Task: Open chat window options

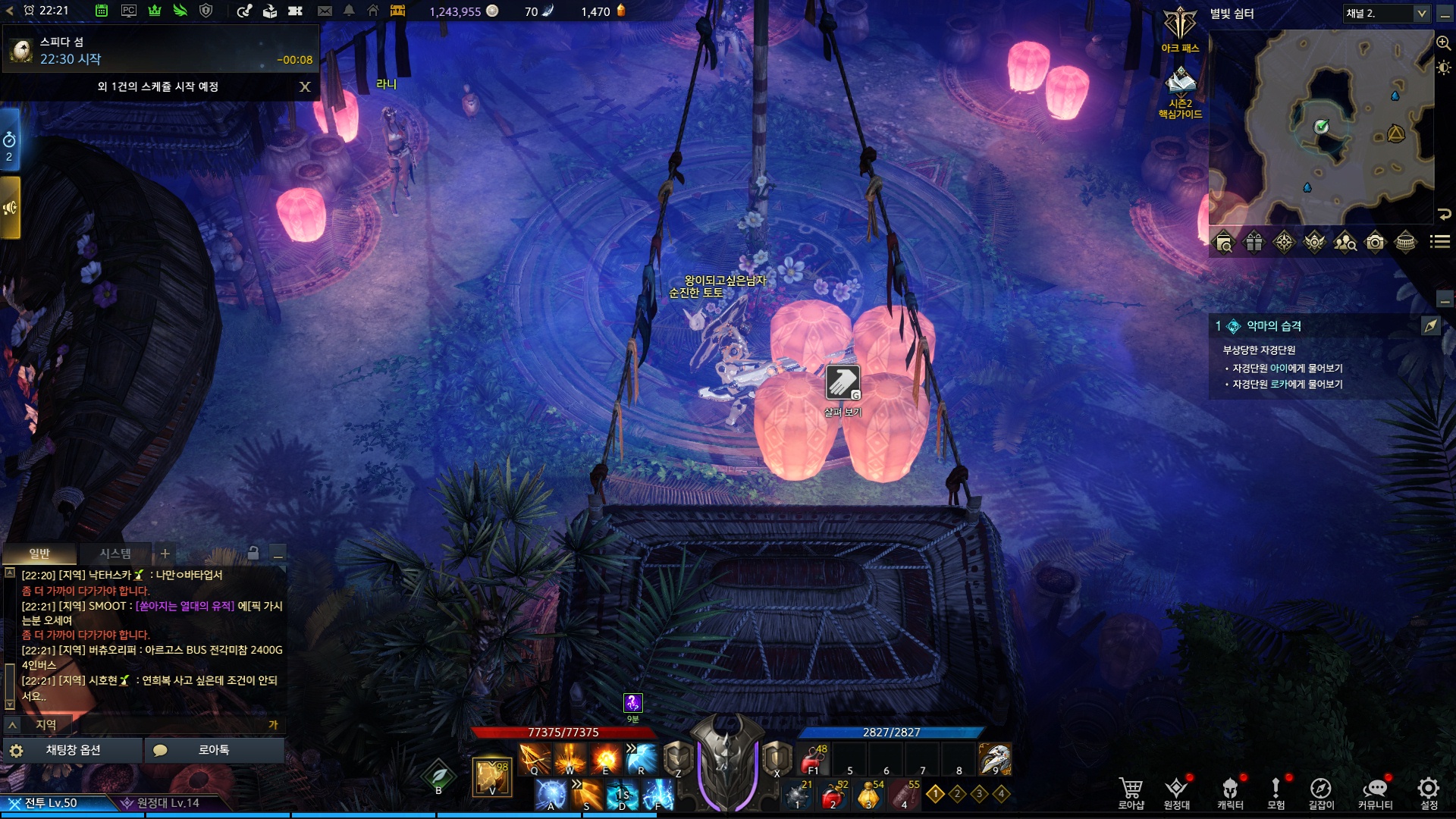Action: tap(73, 750)
